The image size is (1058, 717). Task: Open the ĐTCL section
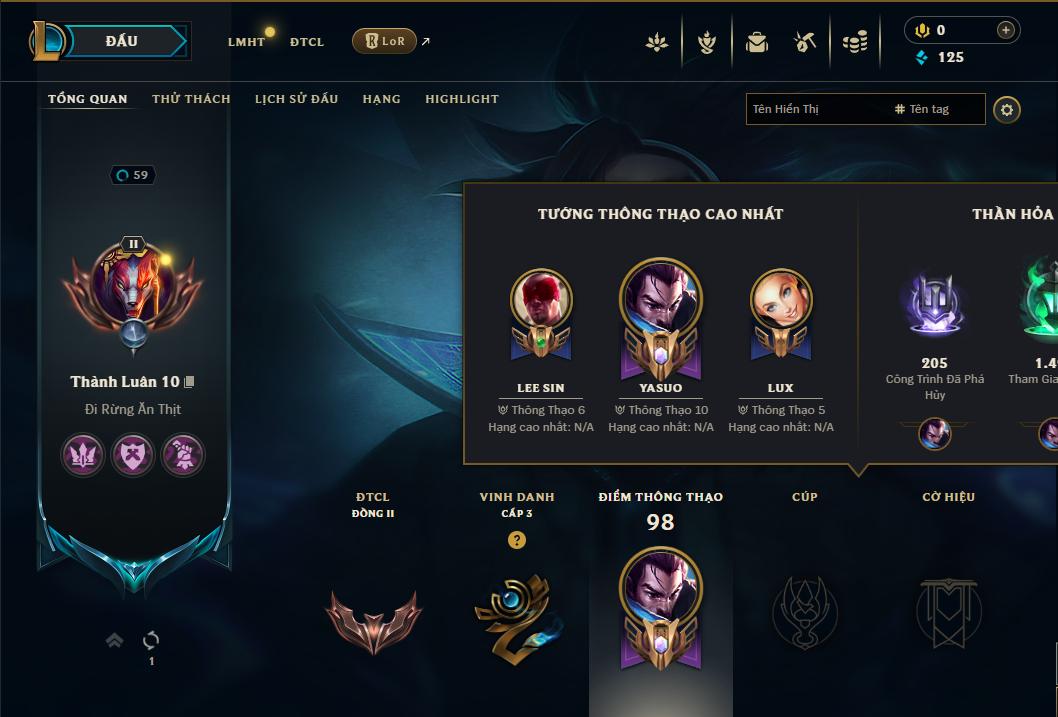(x=307, y=42)
